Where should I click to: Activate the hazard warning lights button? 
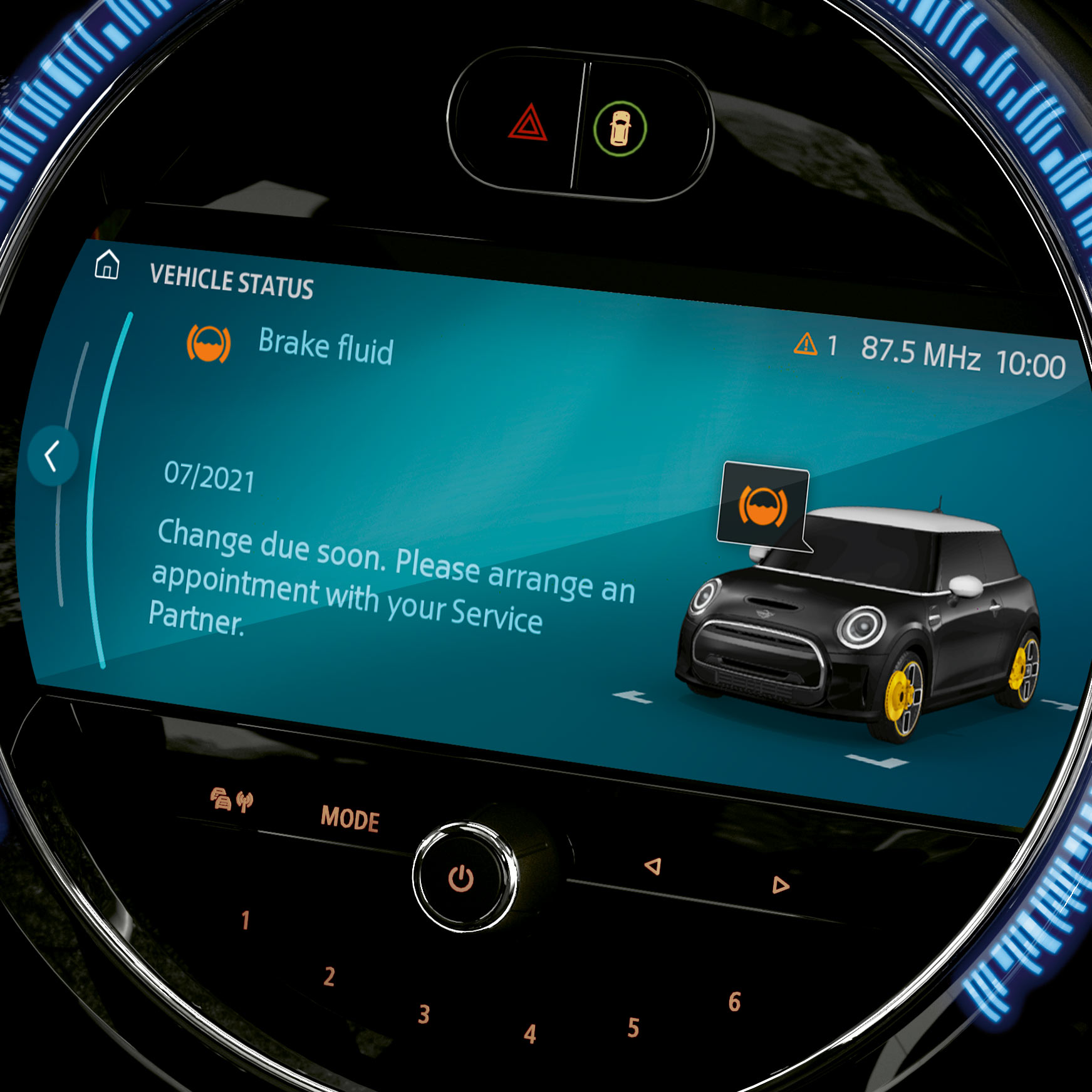[x=528, y=122]
